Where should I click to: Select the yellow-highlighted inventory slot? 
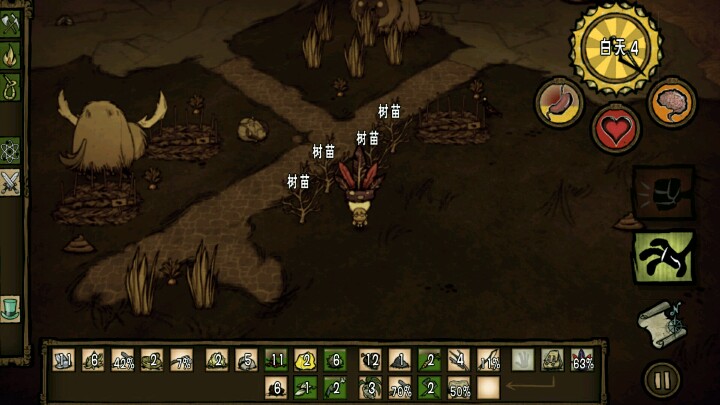click(x=307, y=361)
